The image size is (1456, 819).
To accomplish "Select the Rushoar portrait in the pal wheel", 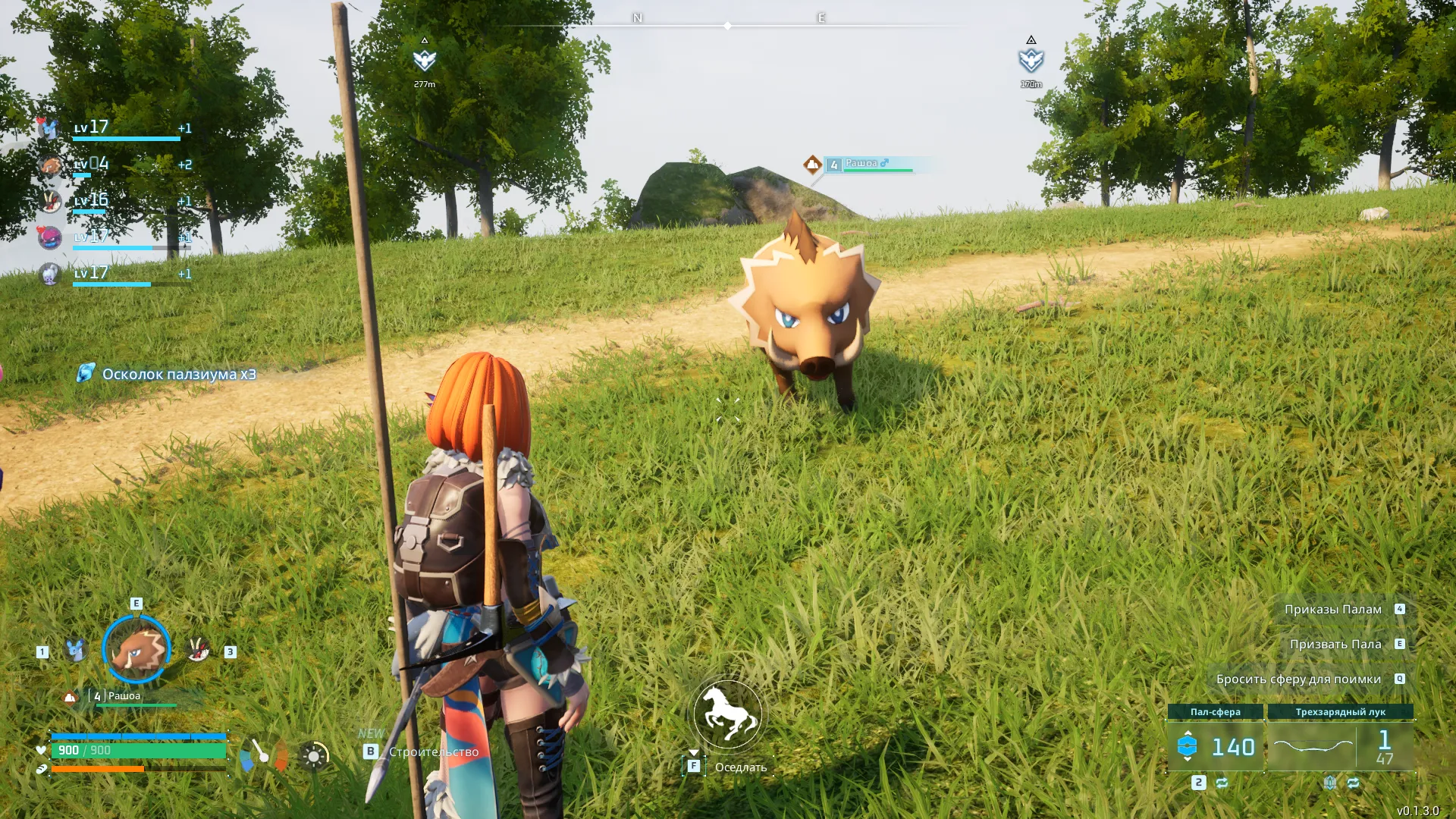I will click(x=136, y=649).
